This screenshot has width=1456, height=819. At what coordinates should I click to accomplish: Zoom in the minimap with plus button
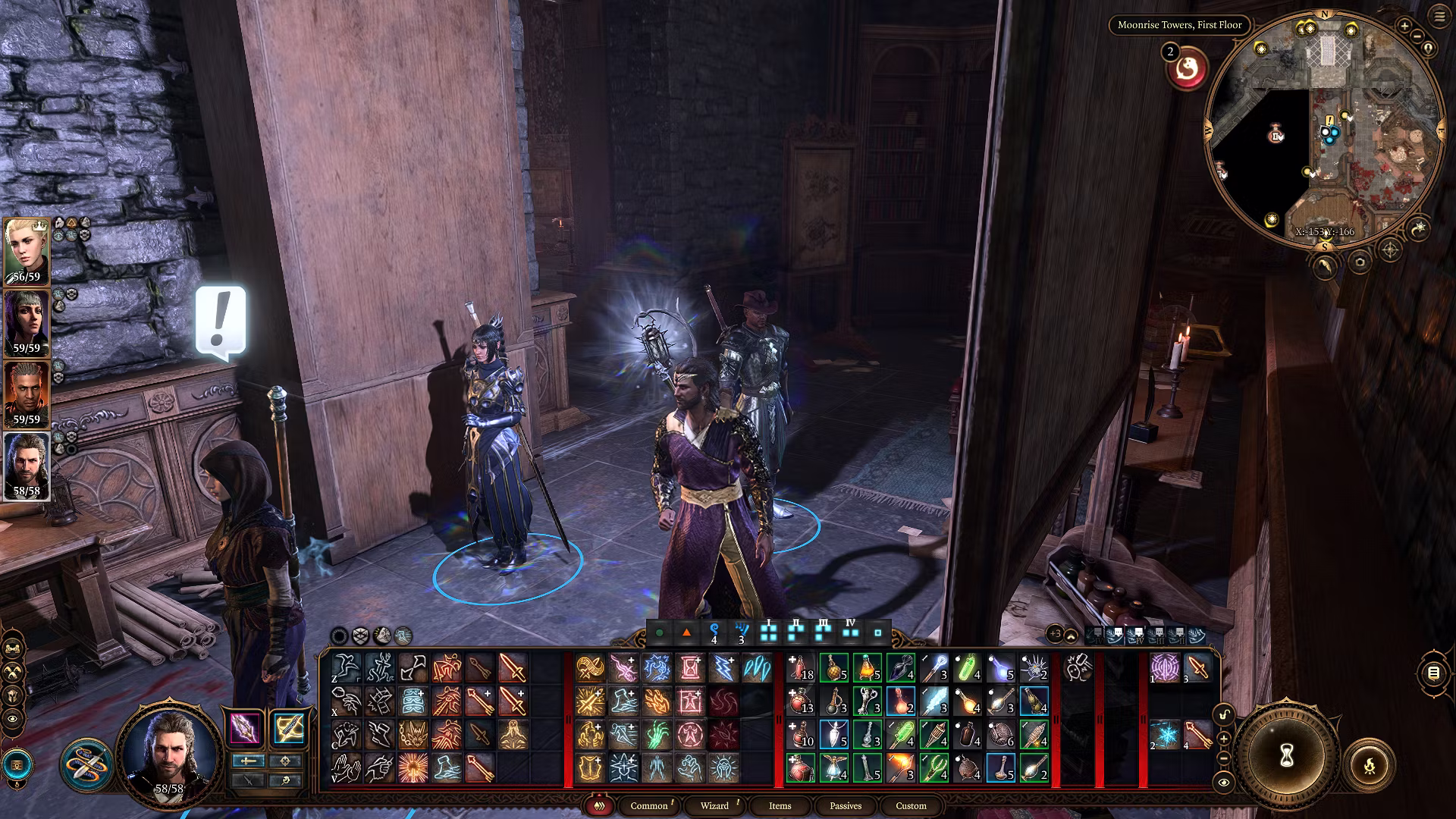[x=1404, y=27]
